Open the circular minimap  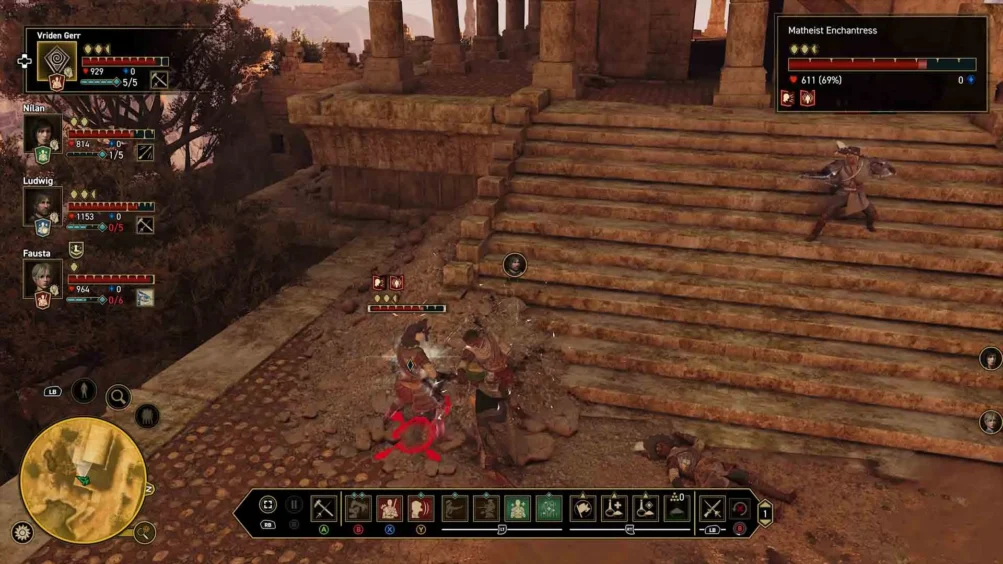[x=83, y=480]
